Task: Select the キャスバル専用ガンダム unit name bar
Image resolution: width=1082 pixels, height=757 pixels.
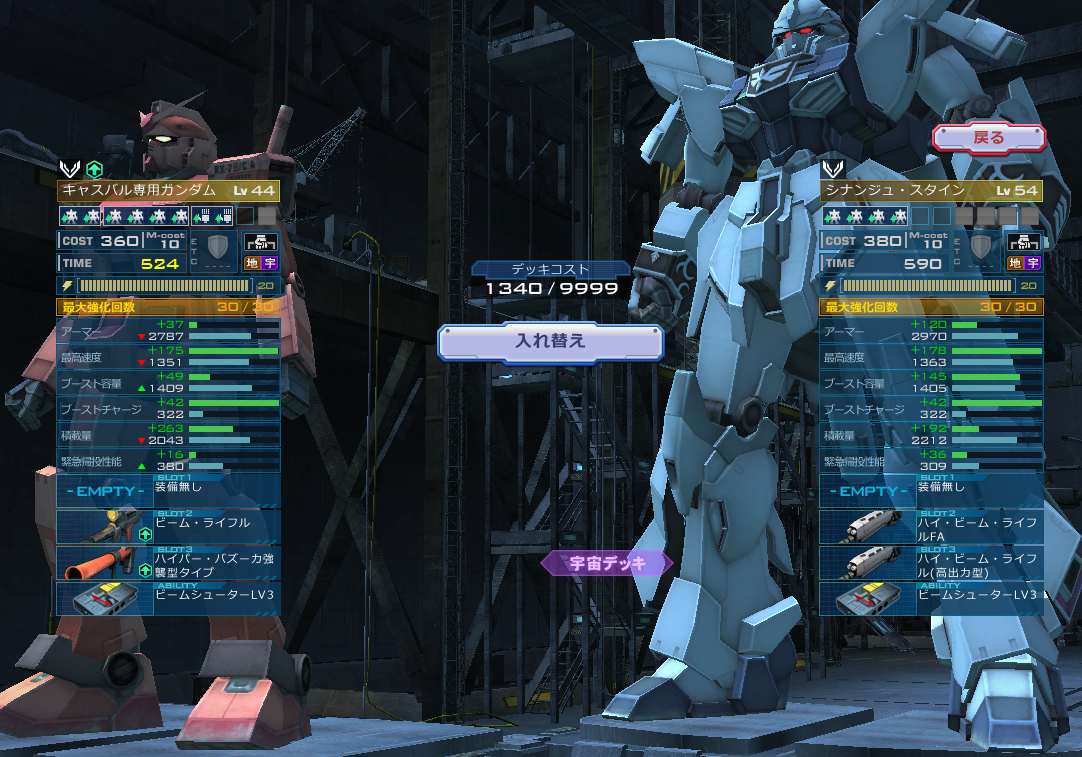Action: pyautogui.click(x=168, y=191)
